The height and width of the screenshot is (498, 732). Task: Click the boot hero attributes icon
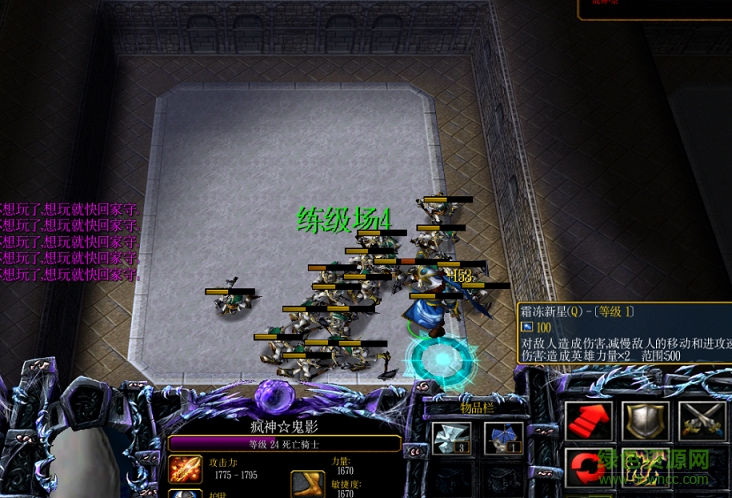click(x=308, y=484)
